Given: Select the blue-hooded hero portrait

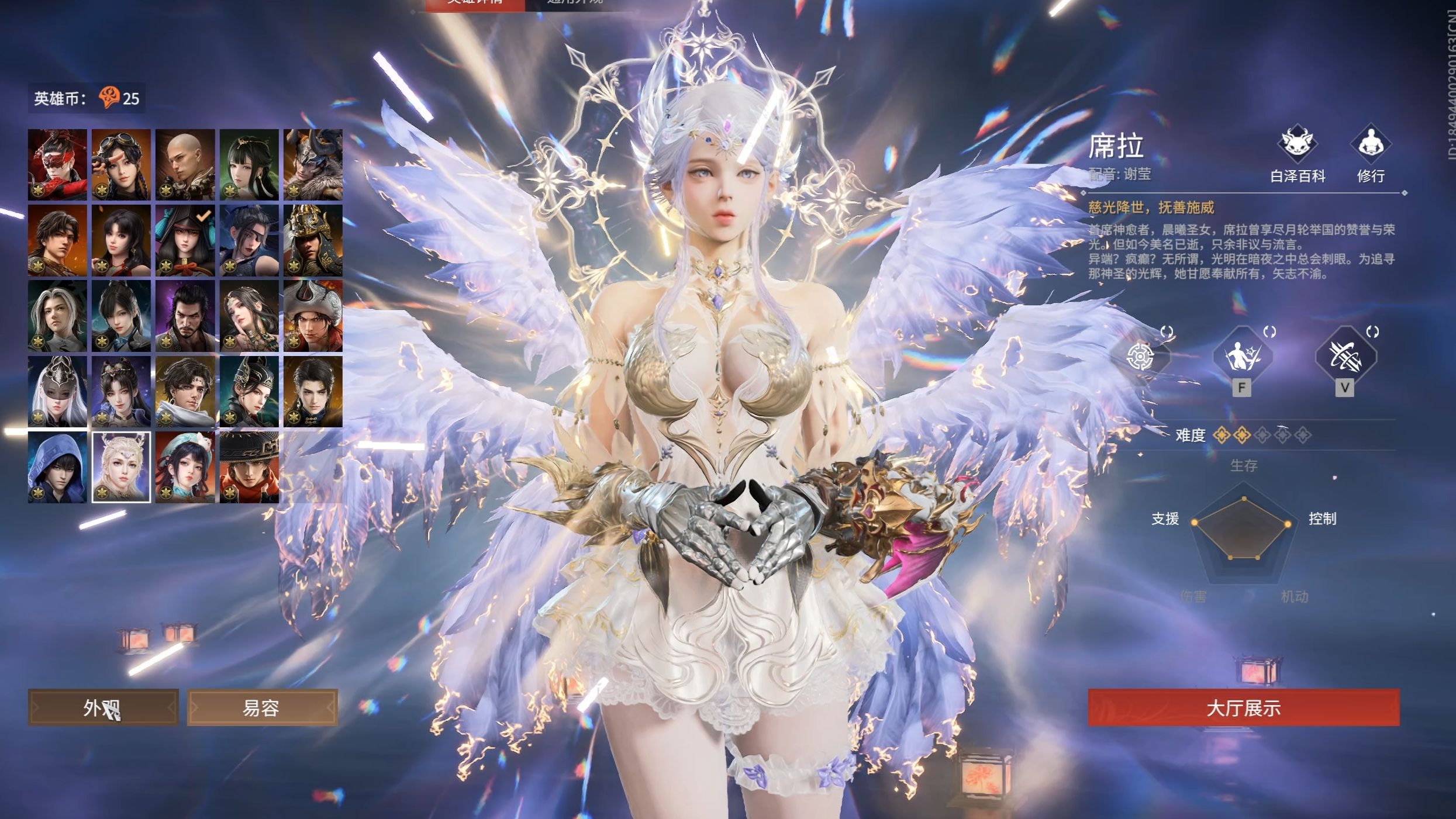Looking at the screenshot, I should point(57,467).
